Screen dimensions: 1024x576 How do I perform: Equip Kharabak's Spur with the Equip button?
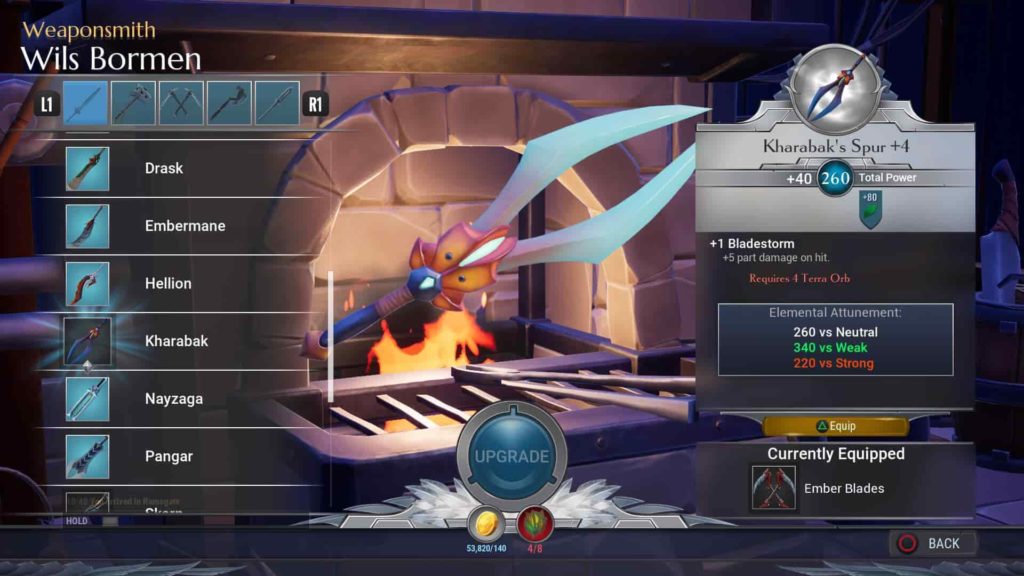click(x=835, y=426)
